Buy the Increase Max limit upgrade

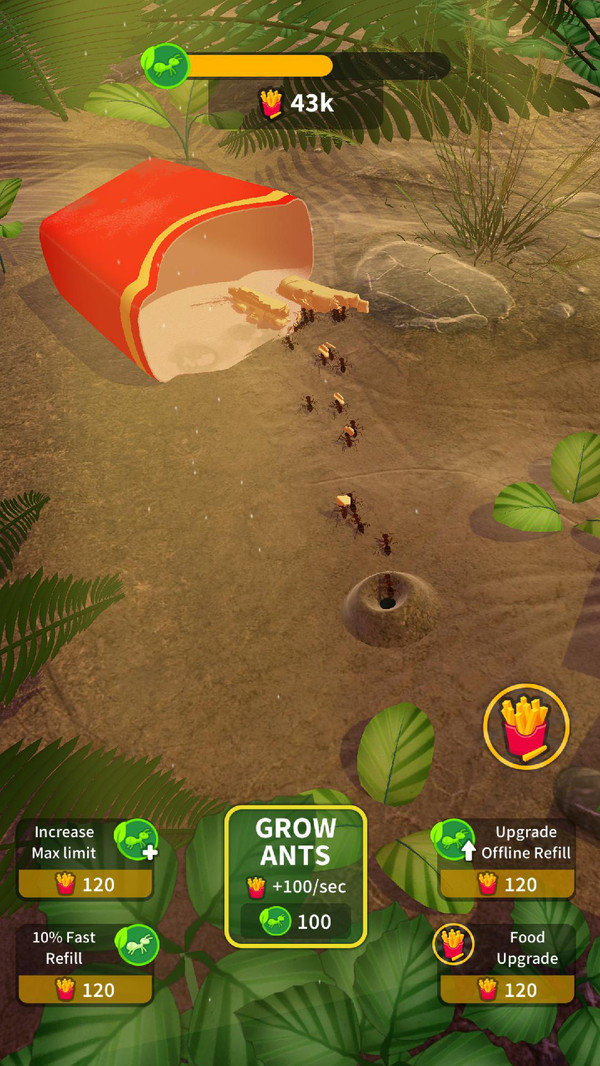click(x=86, y=860)
